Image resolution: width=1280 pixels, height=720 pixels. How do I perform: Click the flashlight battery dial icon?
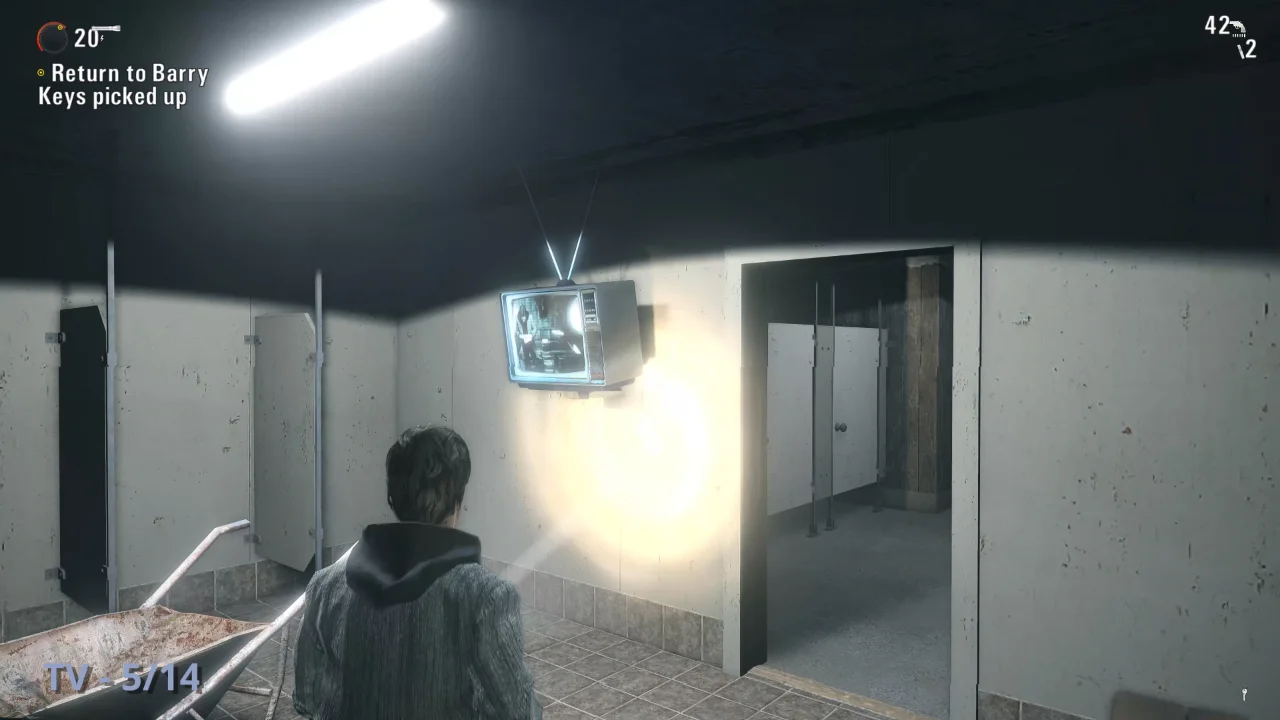point(52,37)
